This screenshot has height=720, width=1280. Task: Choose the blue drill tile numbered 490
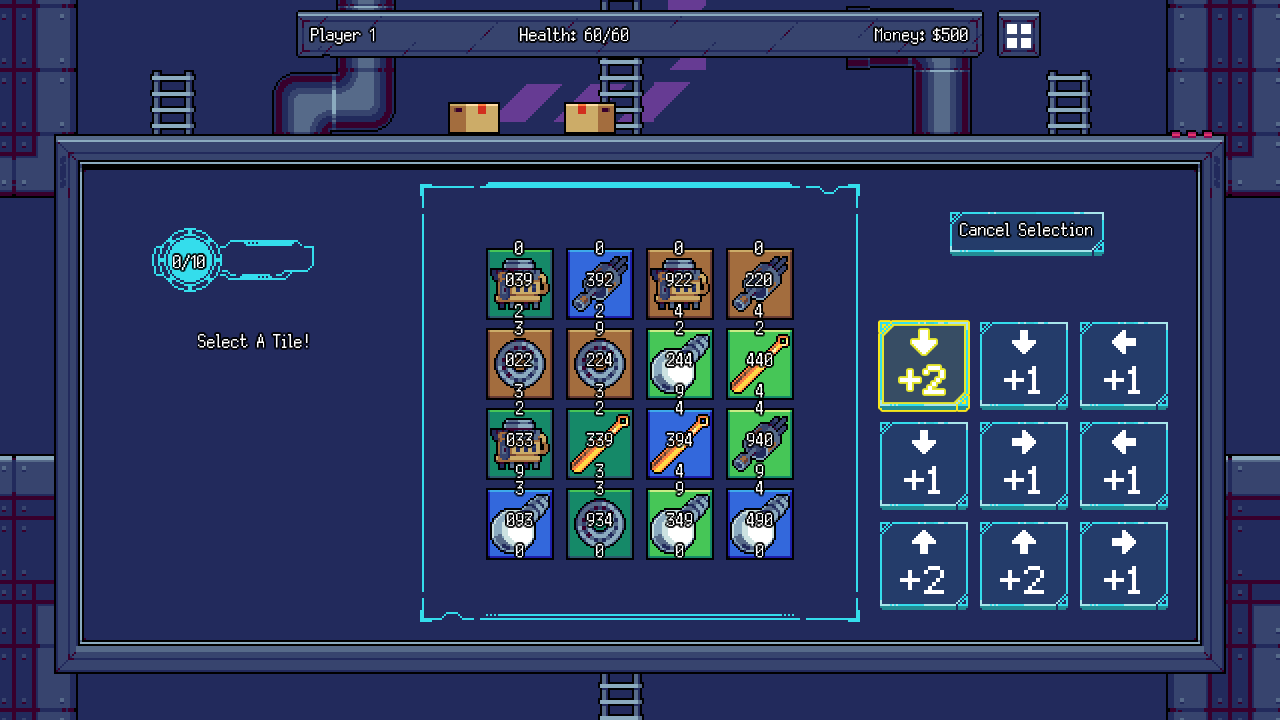[x=760, y=523]
